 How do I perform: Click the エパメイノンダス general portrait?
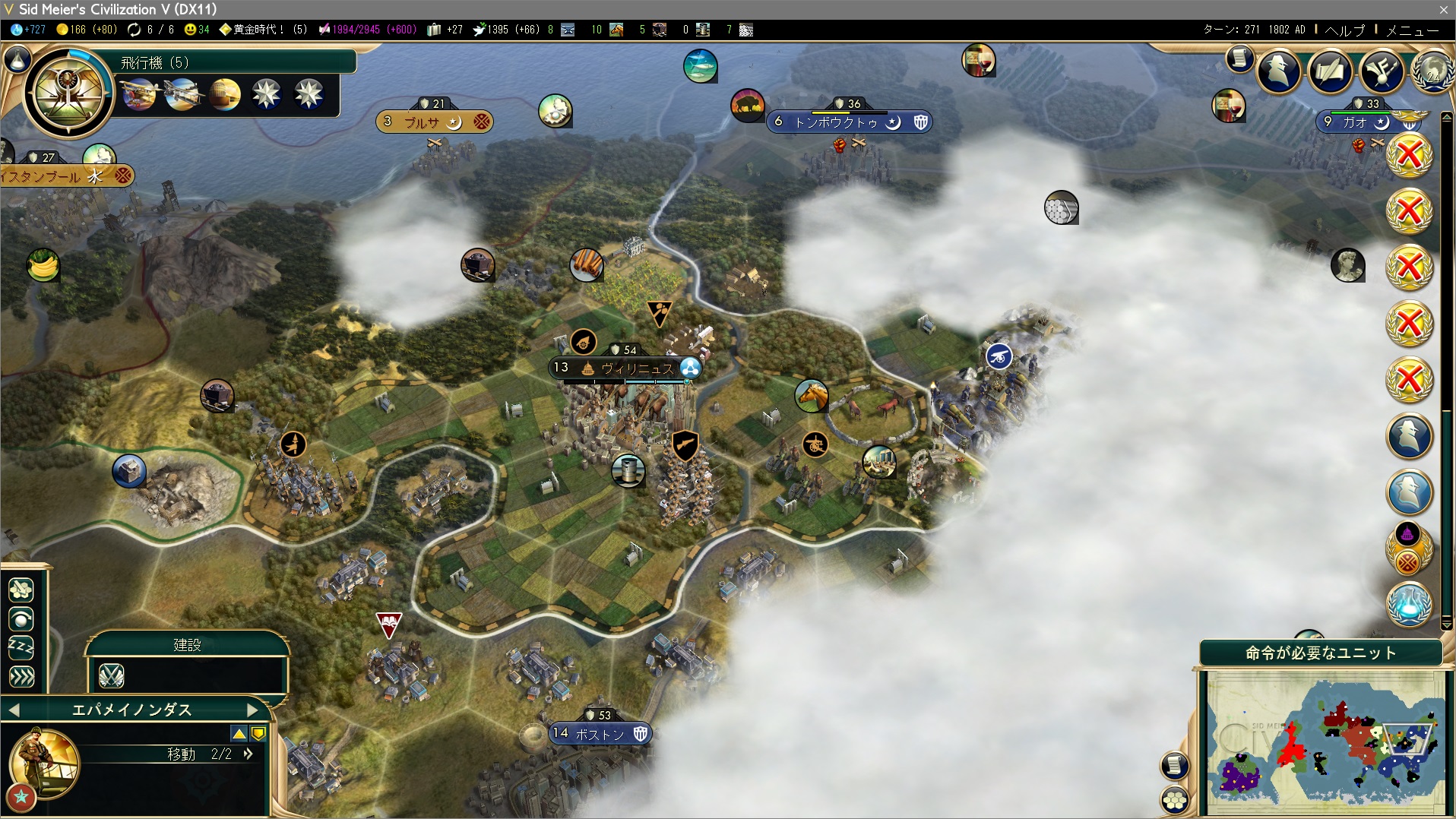click(x=43, y=762)
